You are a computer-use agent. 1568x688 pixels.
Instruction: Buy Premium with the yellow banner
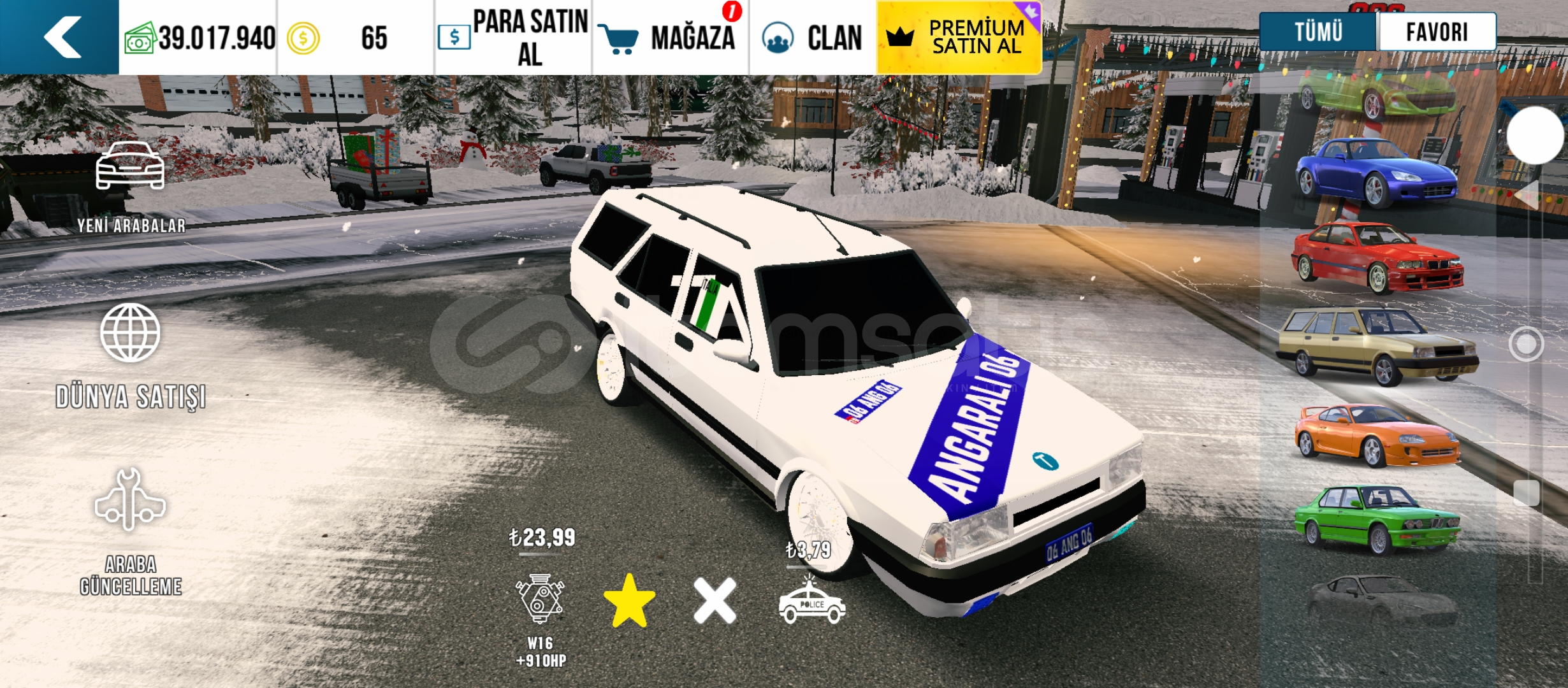pyautogui.click(x=959, y=38)
